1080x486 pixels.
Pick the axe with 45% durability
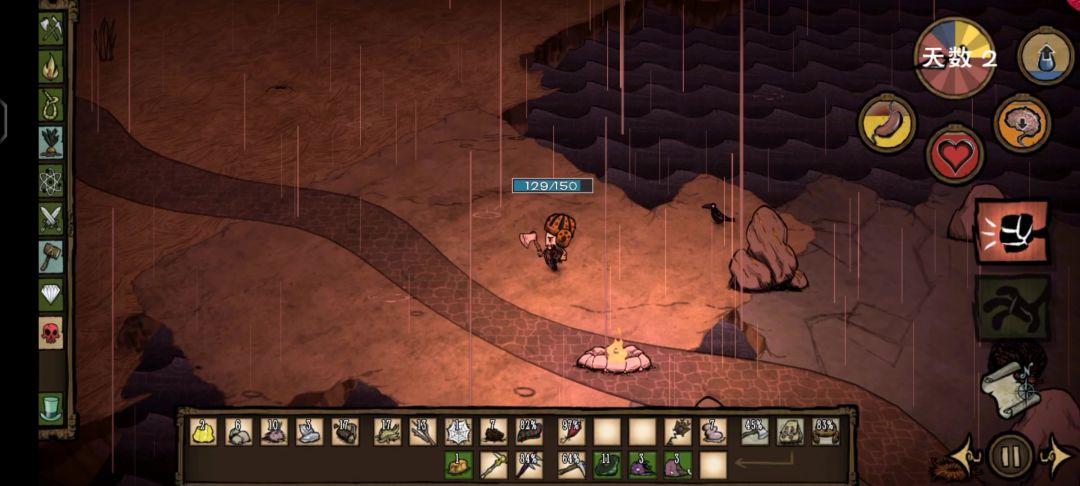(756, 431)
